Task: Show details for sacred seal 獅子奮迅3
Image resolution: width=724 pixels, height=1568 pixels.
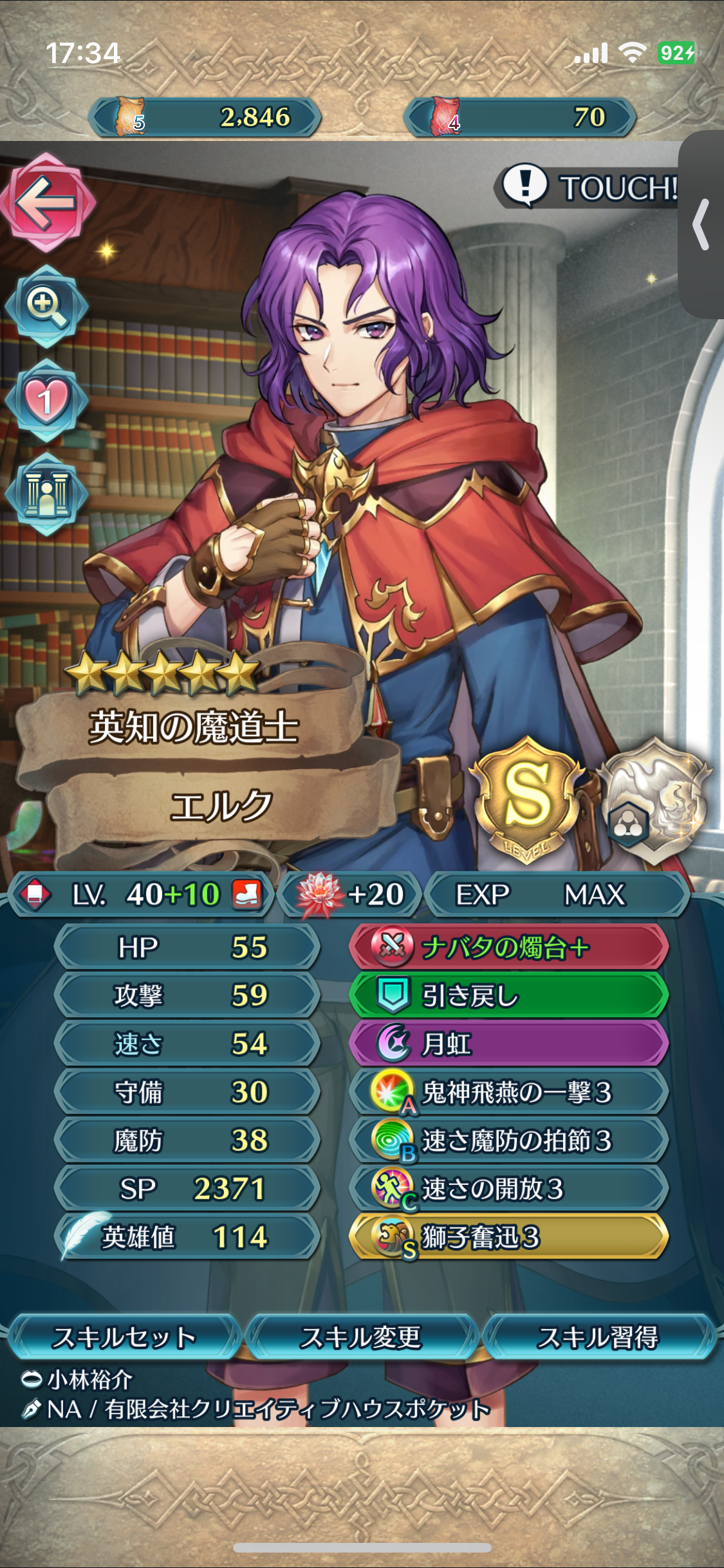Action: (508, 1237)
